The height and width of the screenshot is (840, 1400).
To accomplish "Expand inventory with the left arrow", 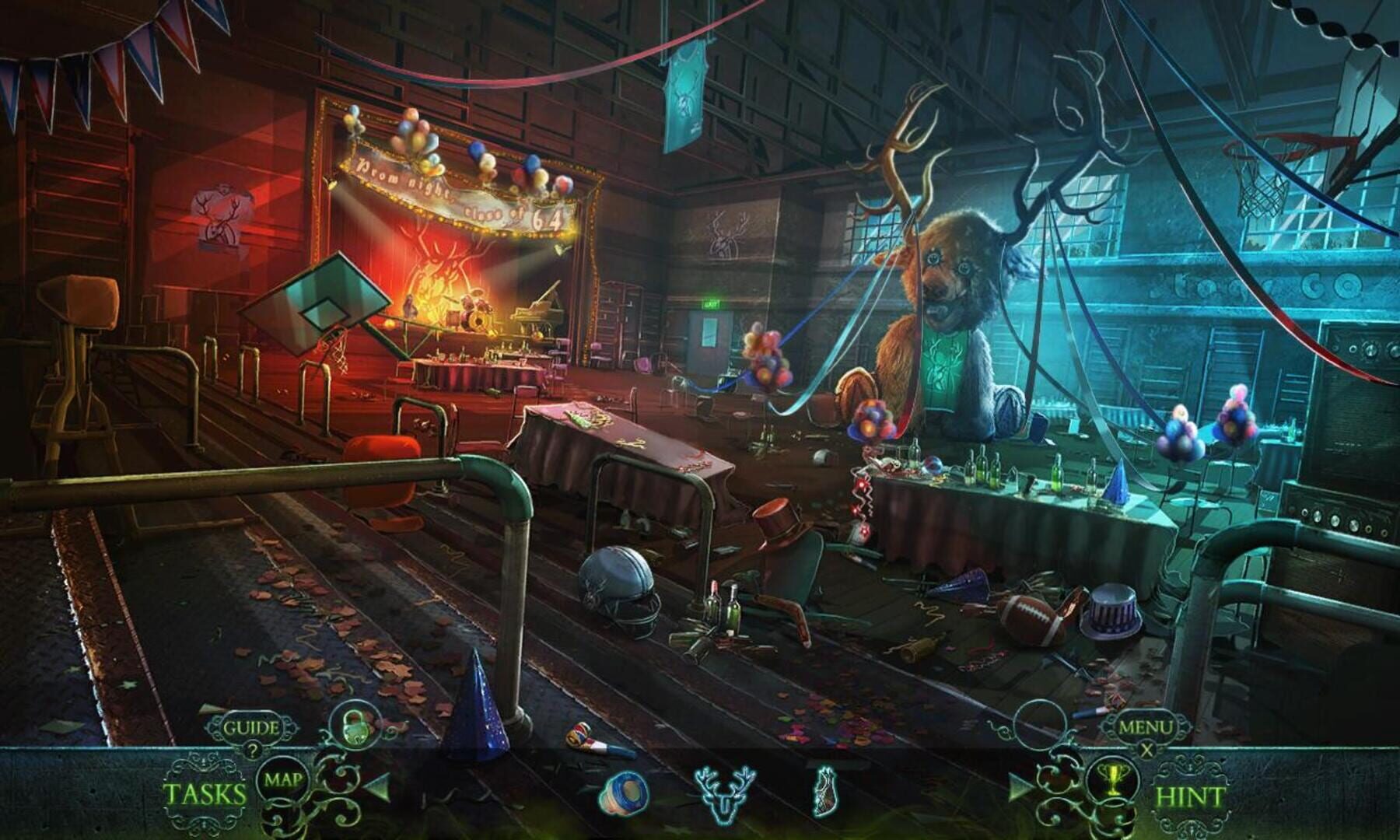I will 378,787.
